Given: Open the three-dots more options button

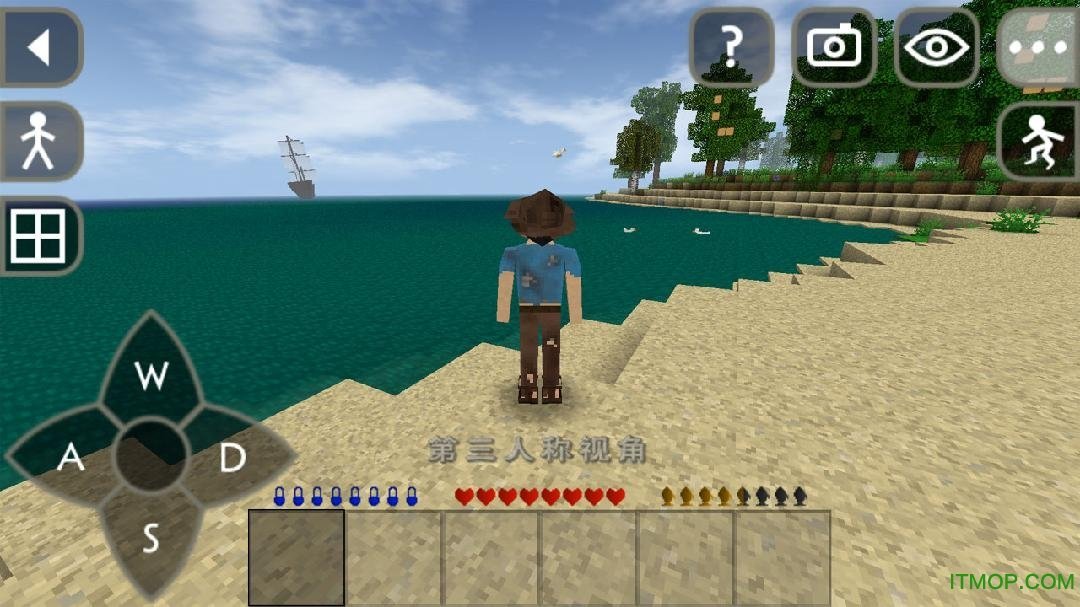Looking at the screenshot, I should tap(1038, 47).
